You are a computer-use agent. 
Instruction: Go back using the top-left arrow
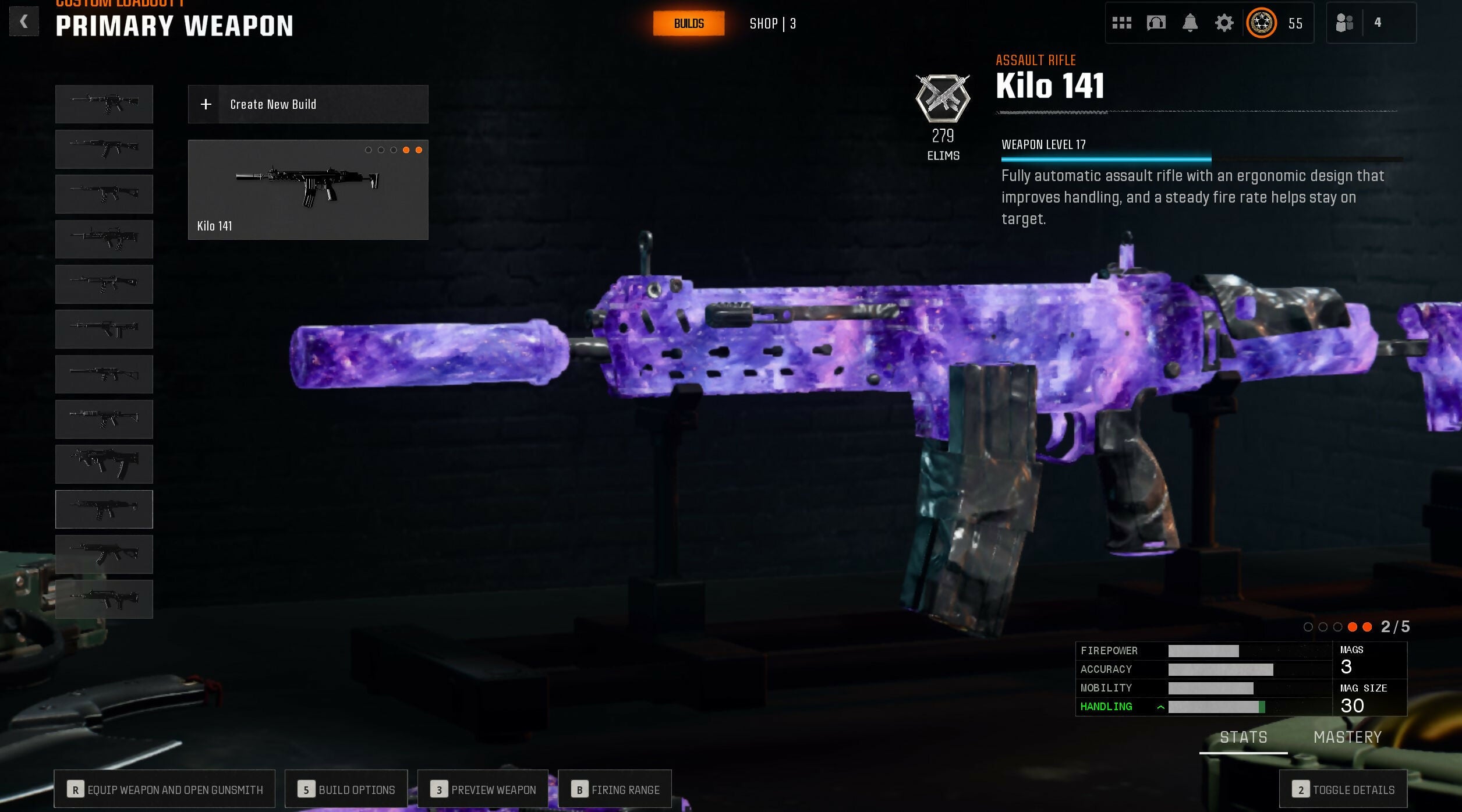pos(24,22)
